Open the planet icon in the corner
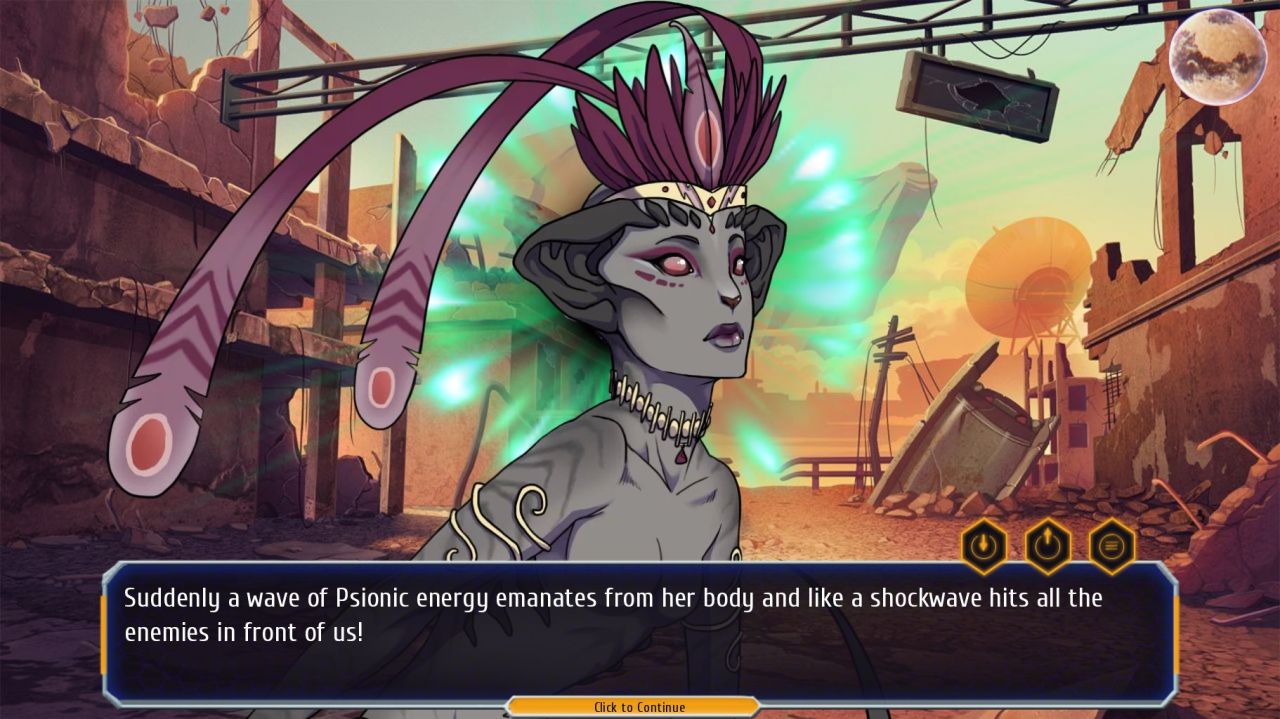 1217,56
